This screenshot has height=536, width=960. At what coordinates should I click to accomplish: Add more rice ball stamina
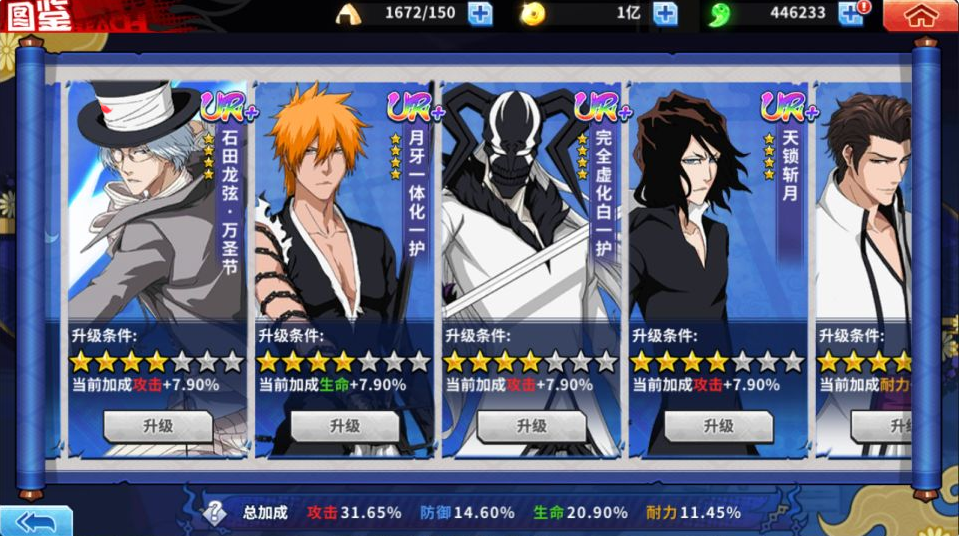480,14
